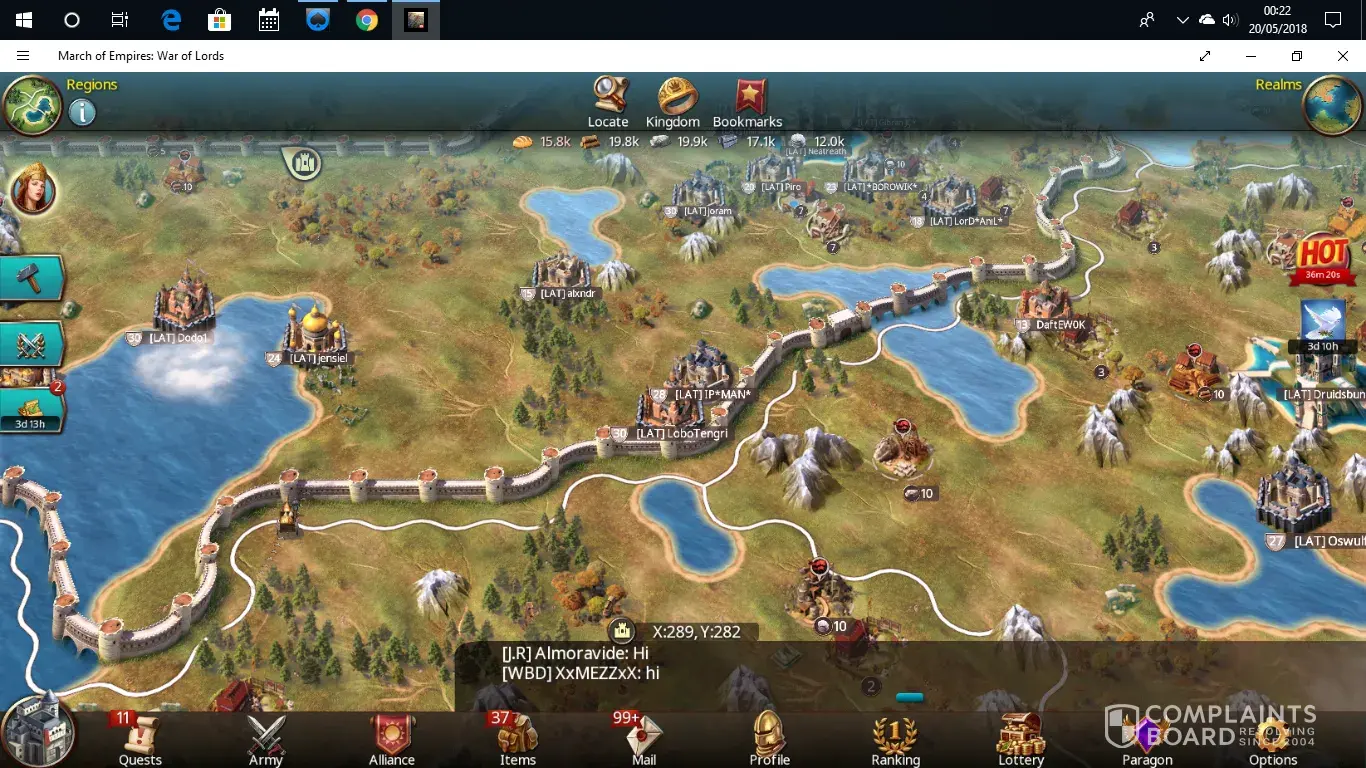The width and height of the screenshot is (1366, 768).
Task: Open the Kingdom menu
Action: [673, 101]
